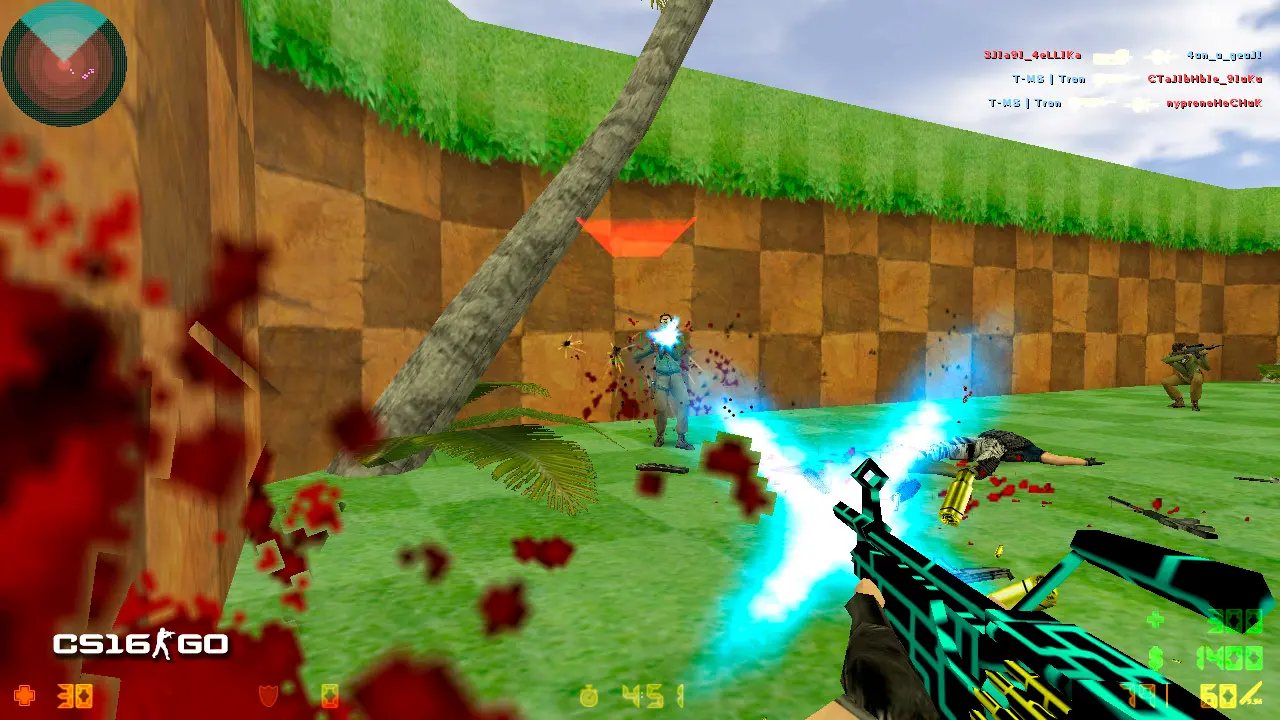Select the kill feed row with CTaJIbHble_9IaKa
The height and width of the screenshot is (720, 1280).
point(1136,79)
